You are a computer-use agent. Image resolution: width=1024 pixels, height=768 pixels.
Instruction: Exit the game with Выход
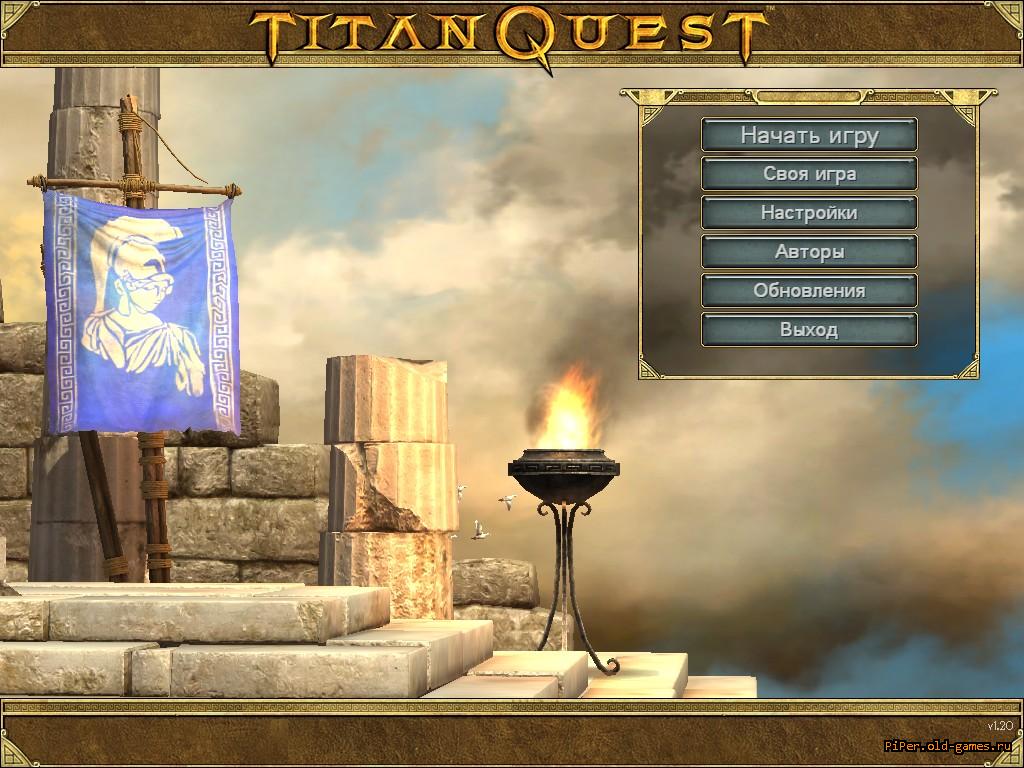point(809,330)
